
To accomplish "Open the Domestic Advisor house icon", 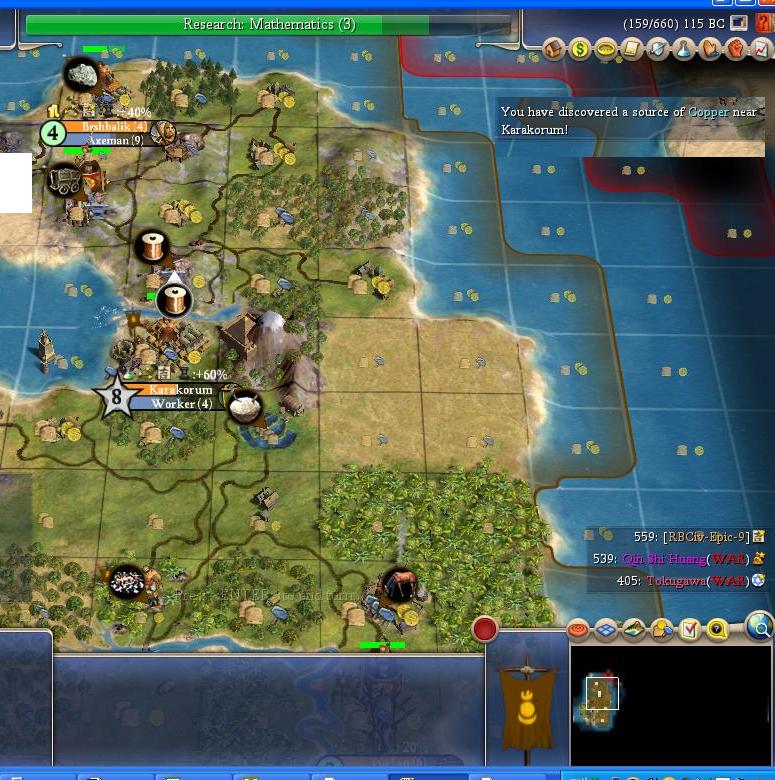I will tap(555, 49).
